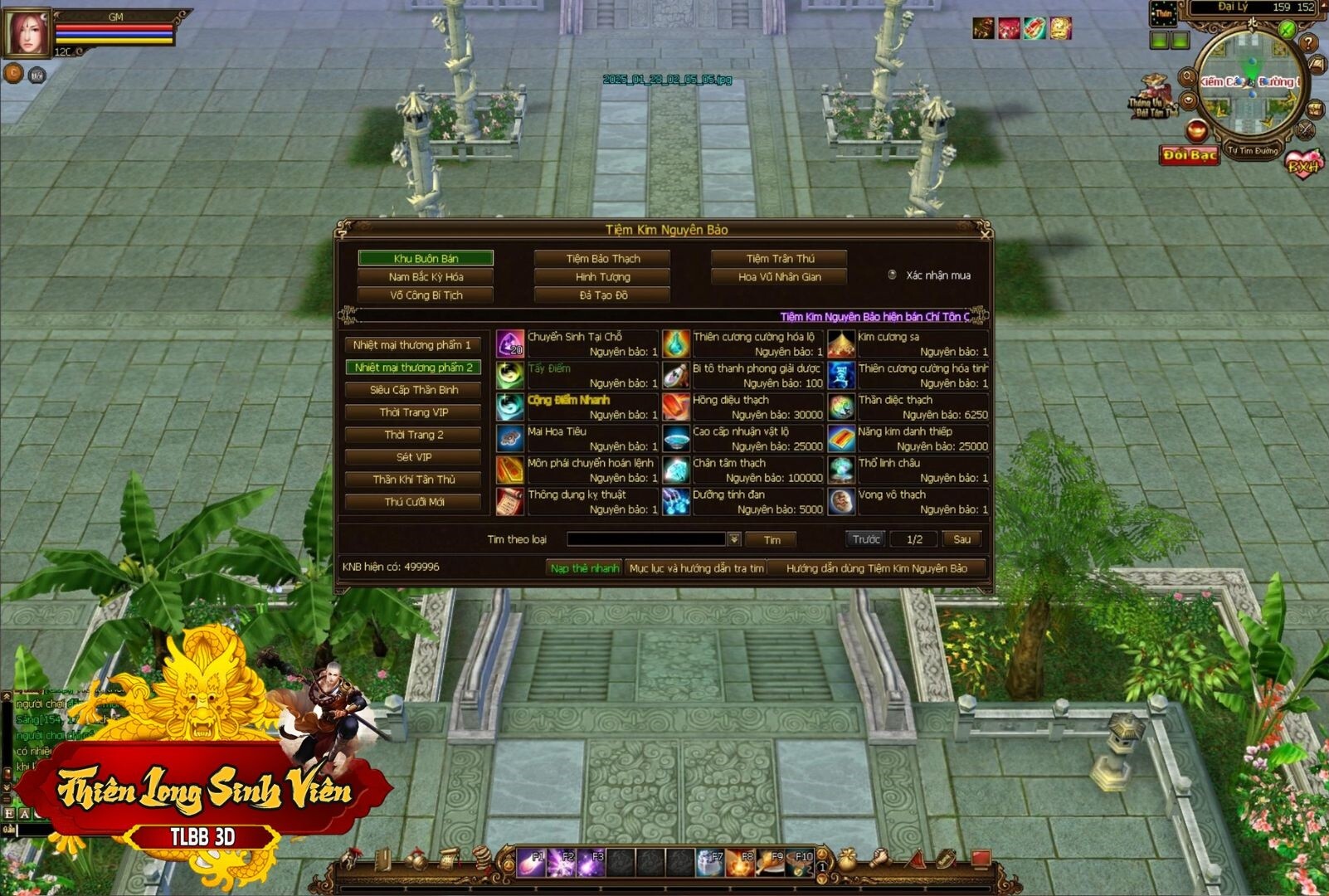Click the Nạp thẻ nhanh button
This screenshot has width=1329, height=896.
[x=584, y=568]
